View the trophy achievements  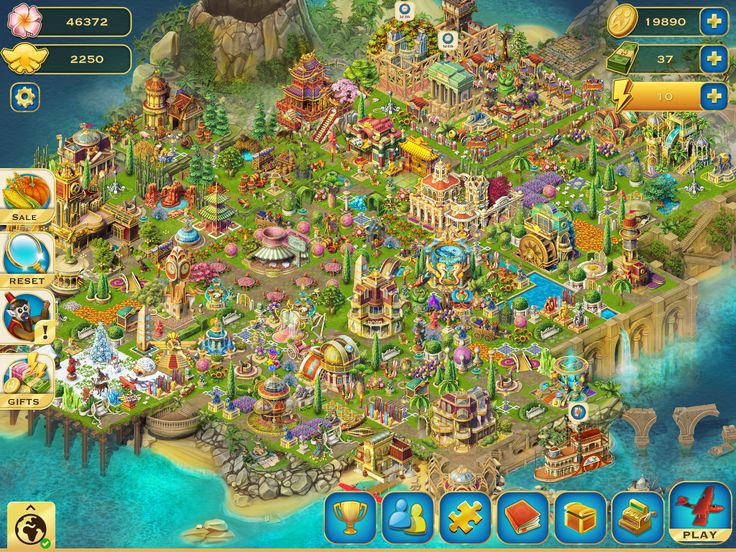coord(349,517)
